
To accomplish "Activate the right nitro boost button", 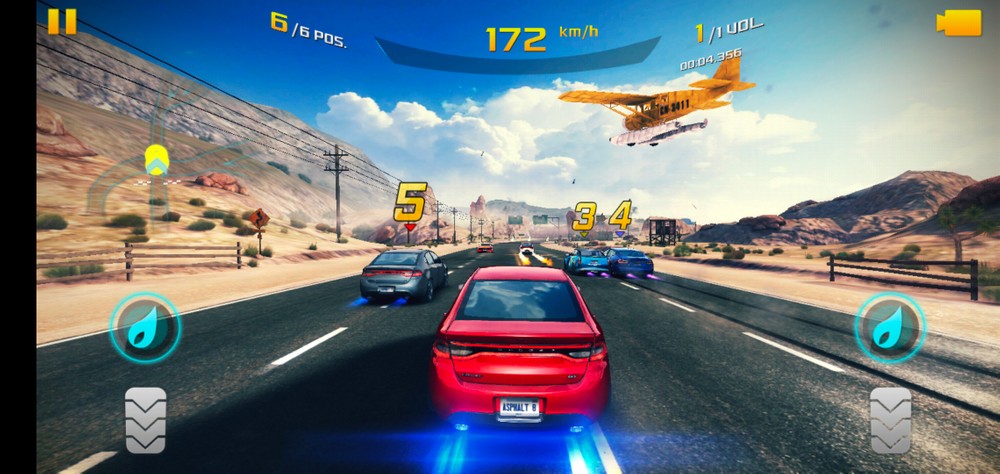I will pos(889,328).
